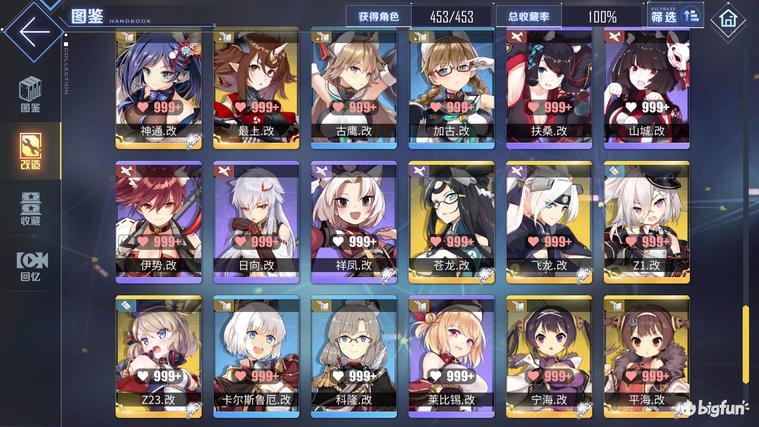Select the Z1.改 character card
Image resolution: width=759 pixels, height=427 pixels.
pos(647,222)
